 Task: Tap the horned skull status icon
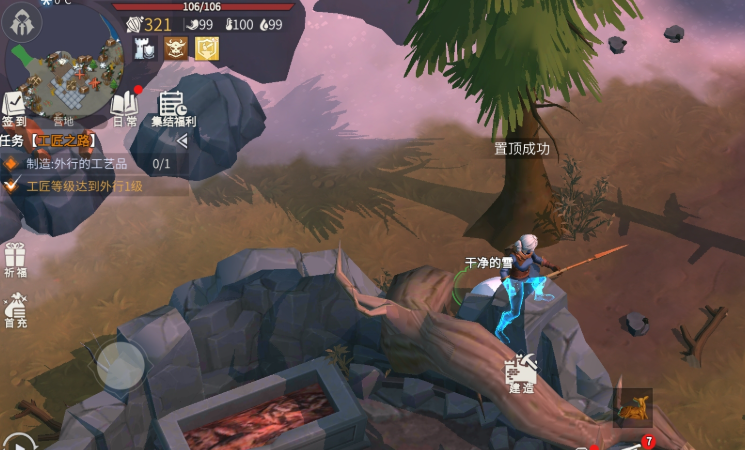[176, 48]
